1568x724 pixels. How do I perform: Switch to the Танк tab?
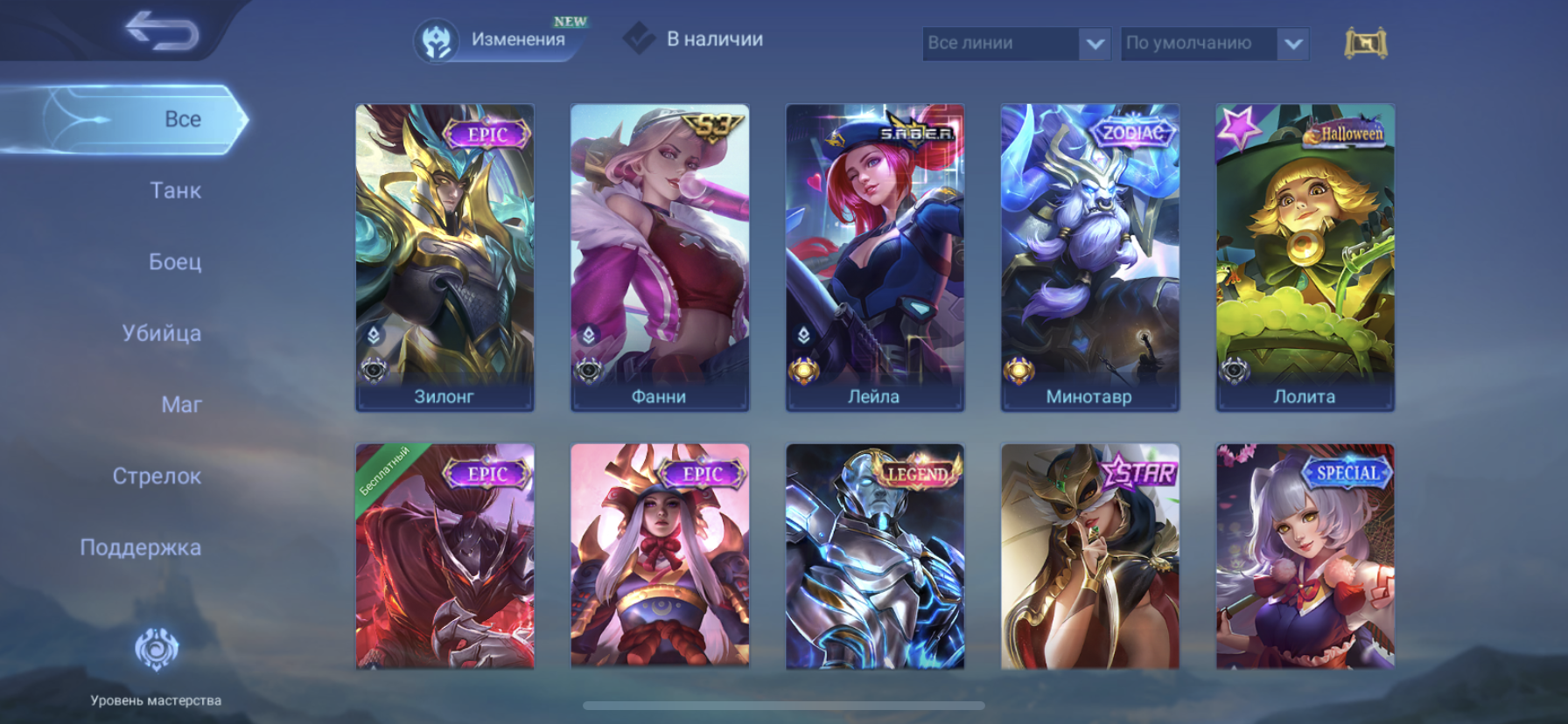pyautogui.click(x=175, y=191)
